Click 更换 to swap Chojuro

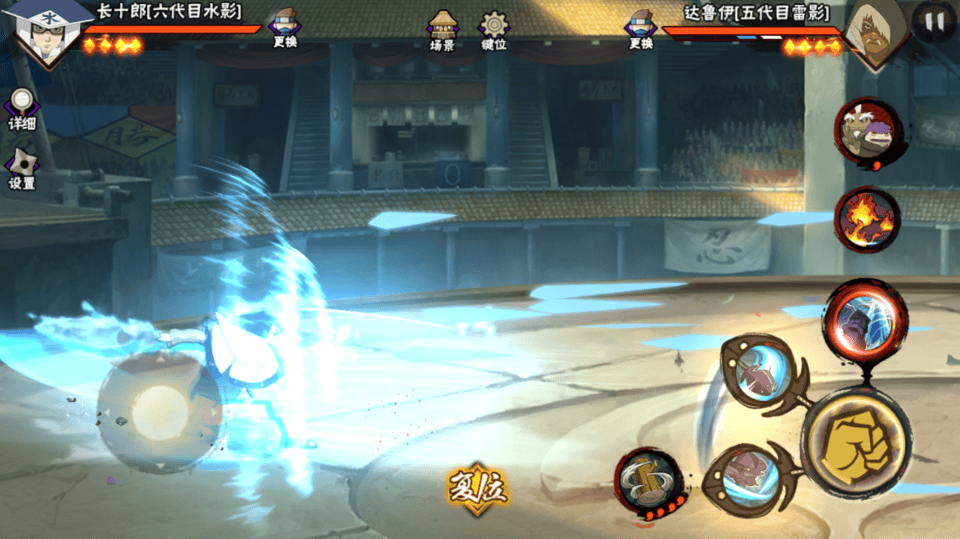285,28
